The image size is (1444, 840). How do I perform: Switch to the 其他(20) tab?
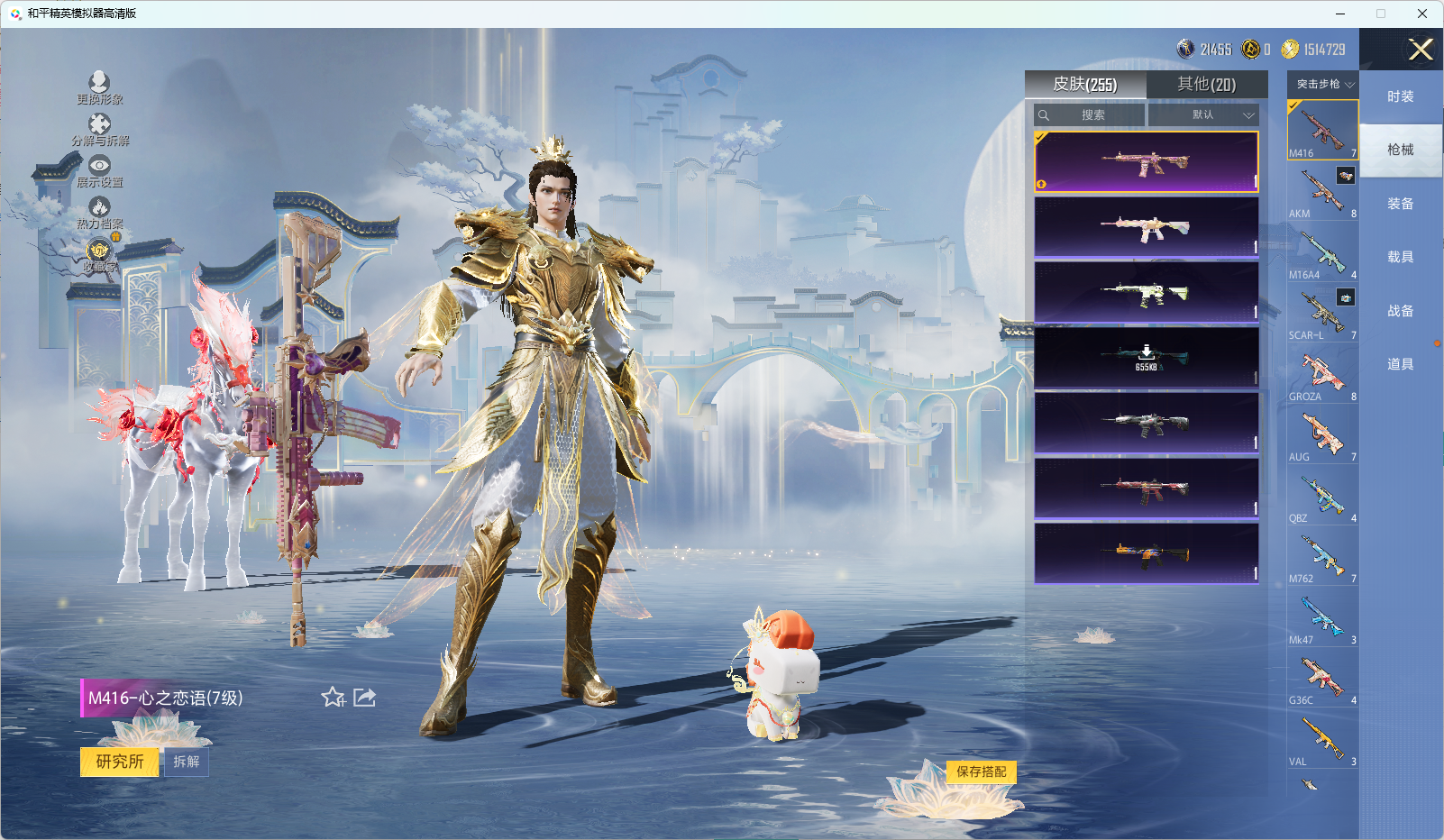(x=1206, y=85)
